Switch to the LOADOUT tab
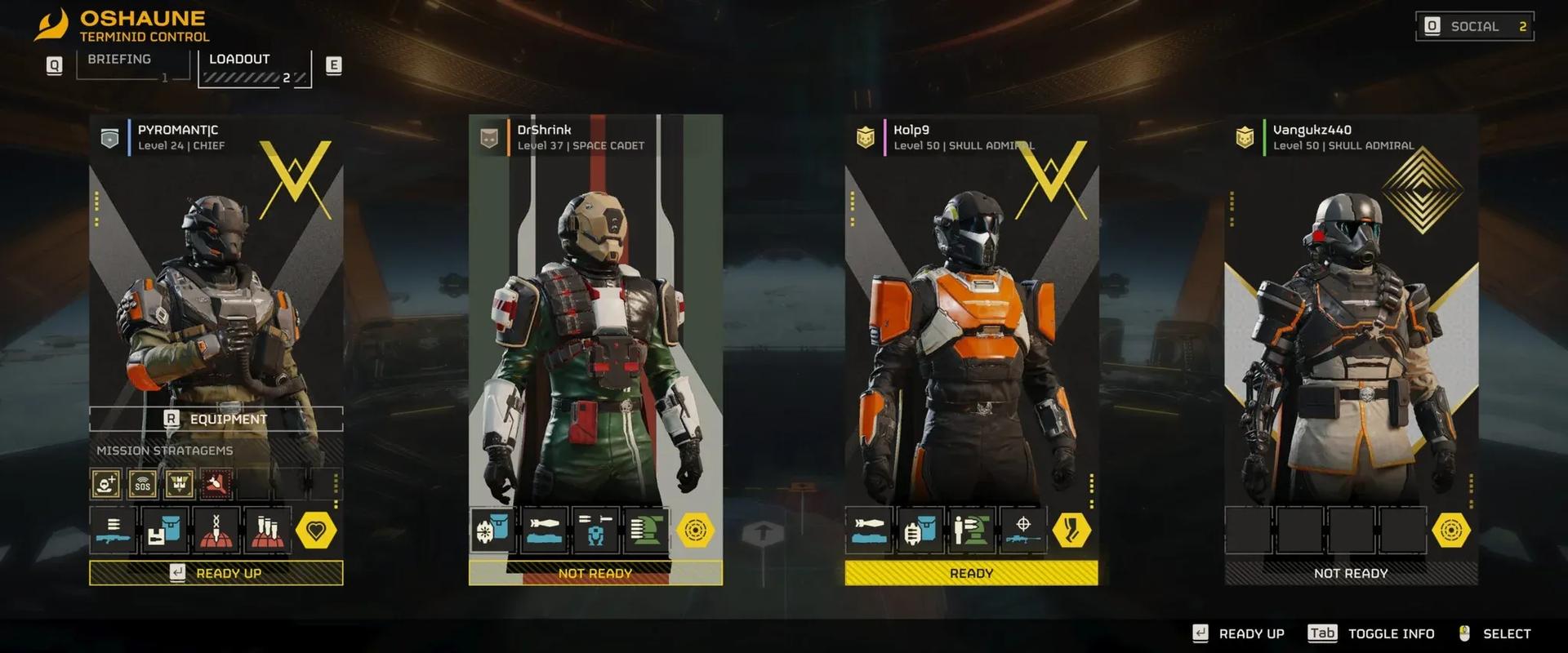 [239, 58]
